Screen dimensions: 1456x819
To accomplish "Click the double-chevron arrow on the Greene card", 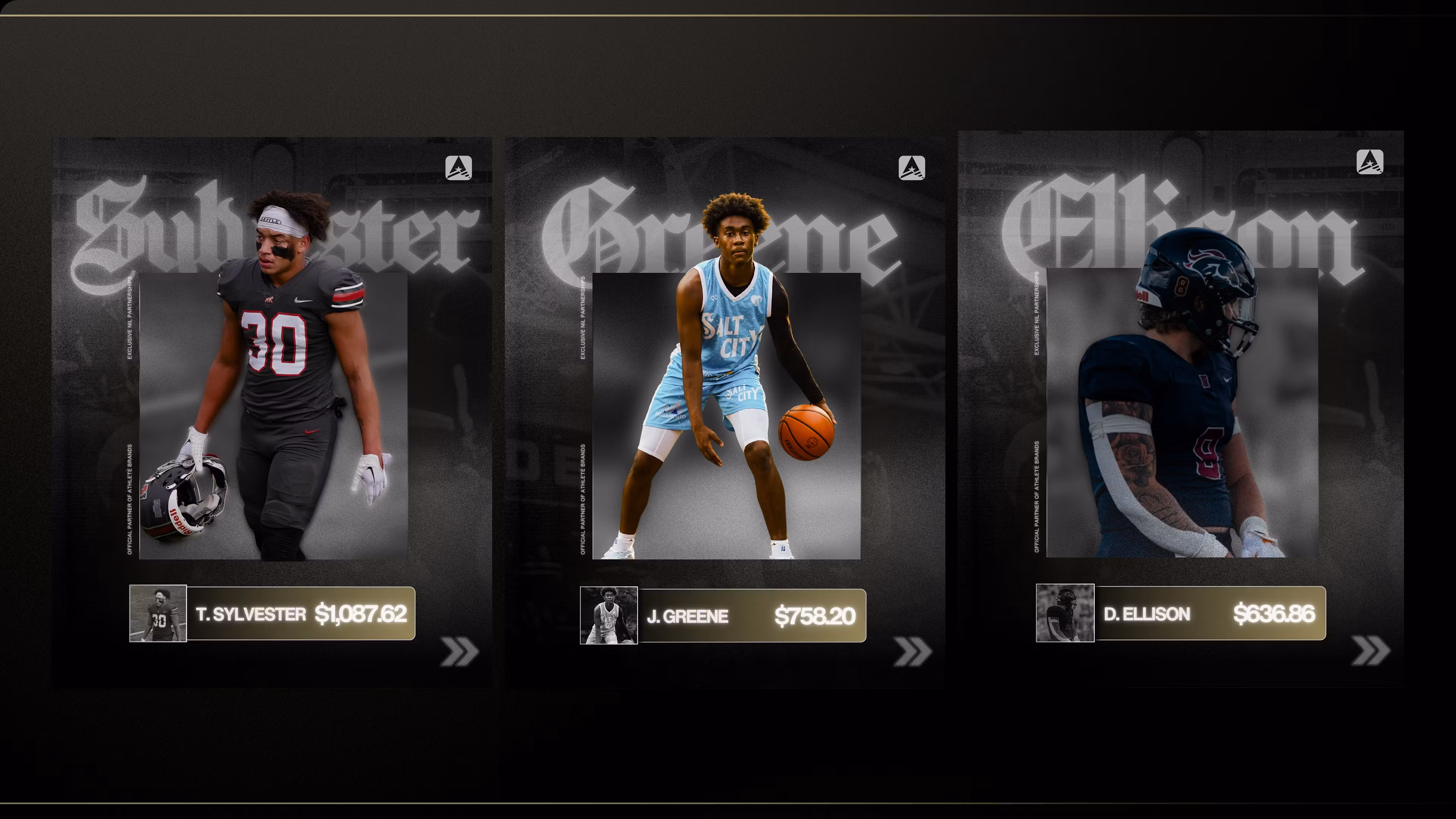I will coord(913,652).
